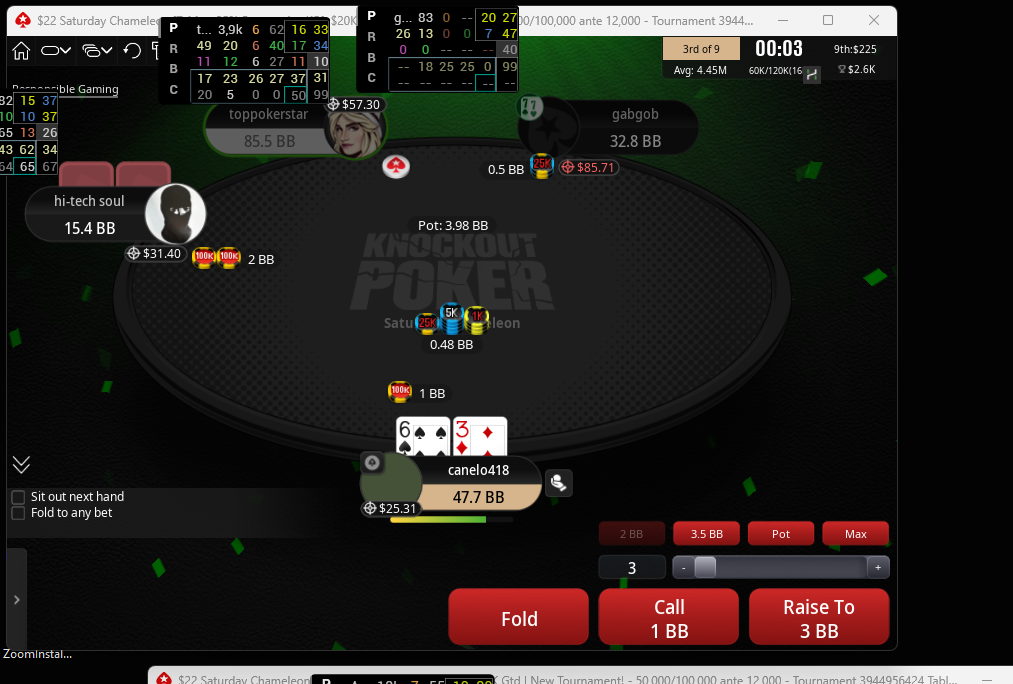
Task: Close the poker table window
Action: [874, 20]
